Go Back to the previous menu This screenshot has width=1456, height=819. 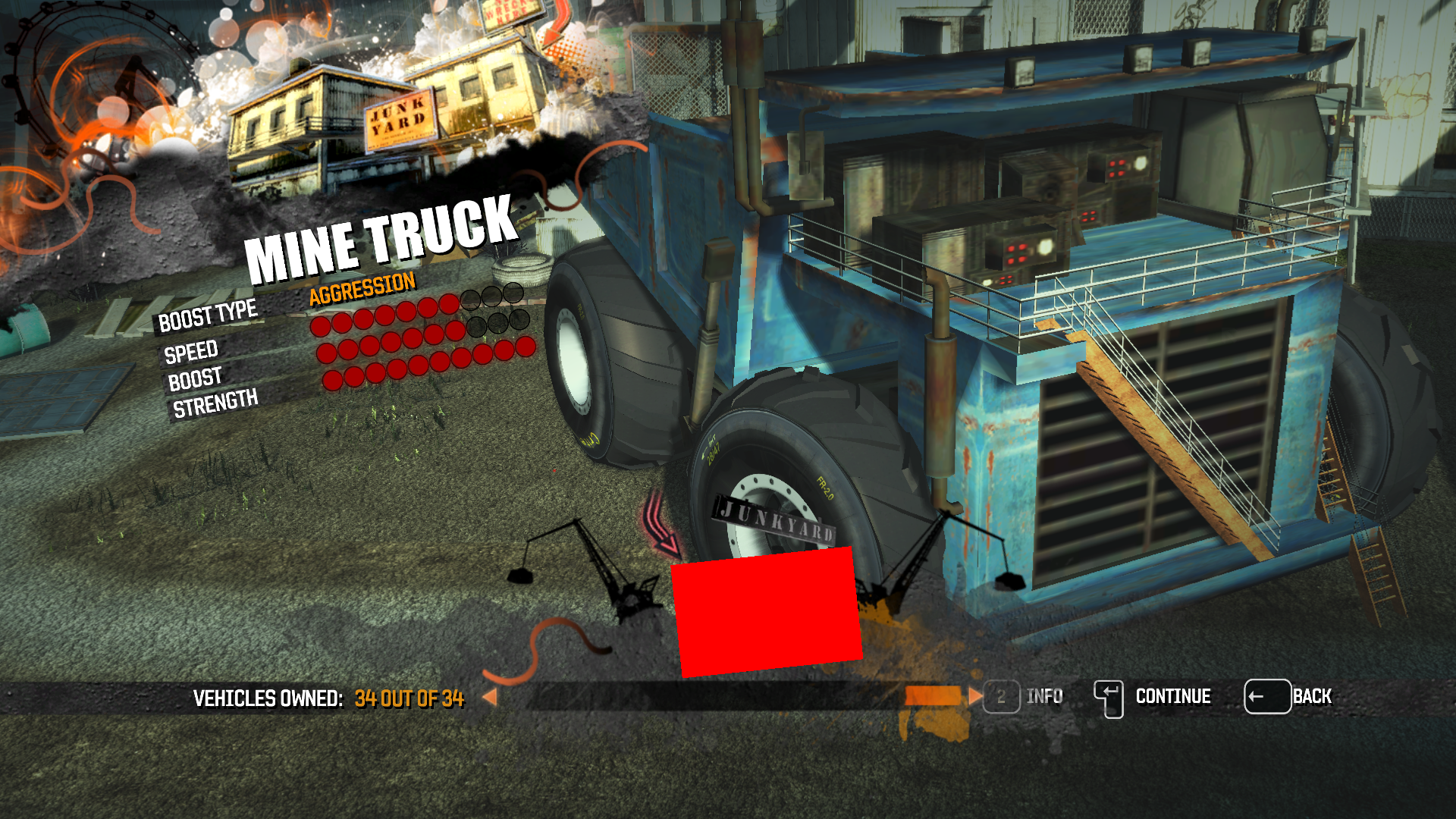[1288, 696]
